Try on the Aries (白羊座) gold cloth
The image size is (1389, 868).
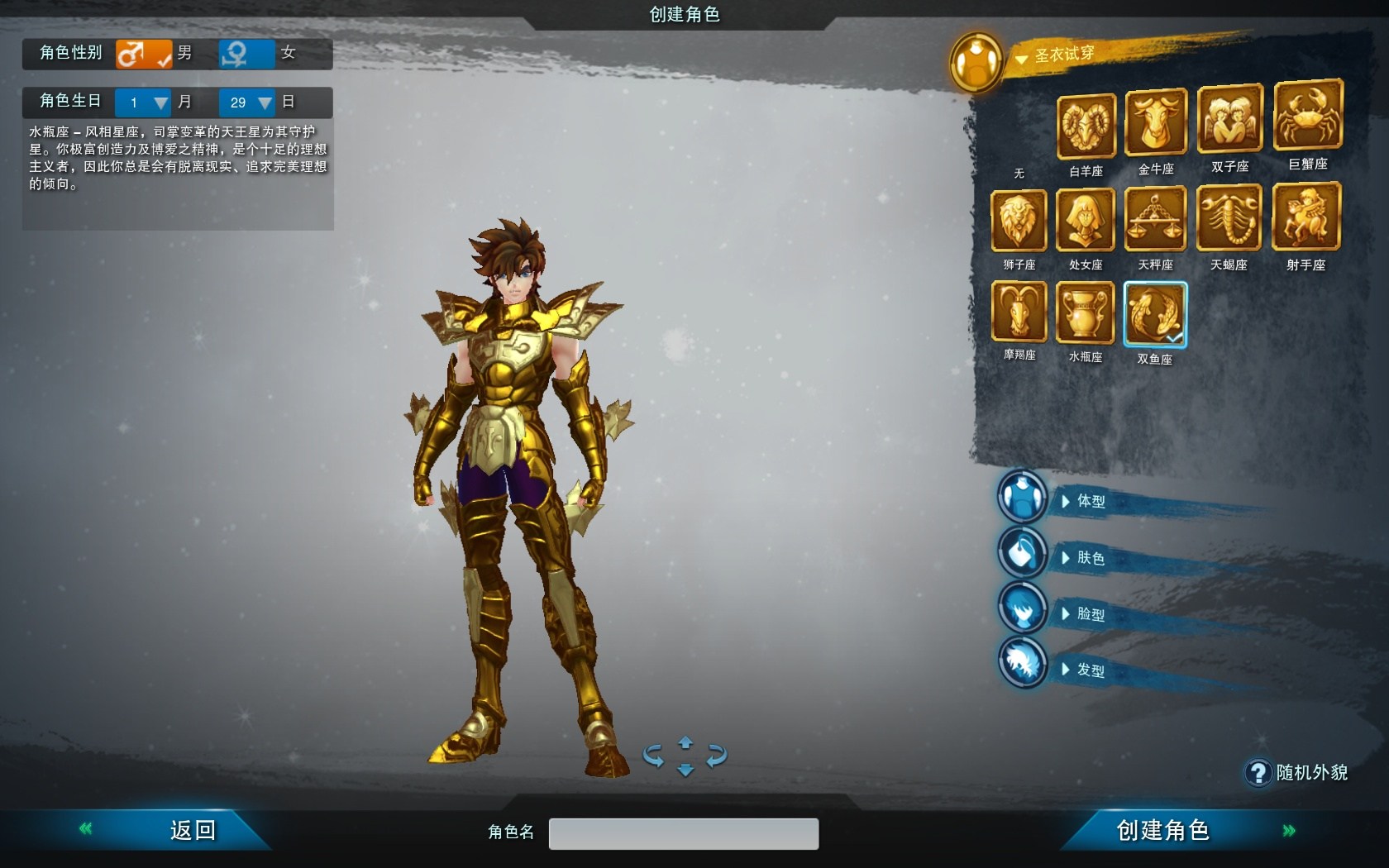(1086, 126)
